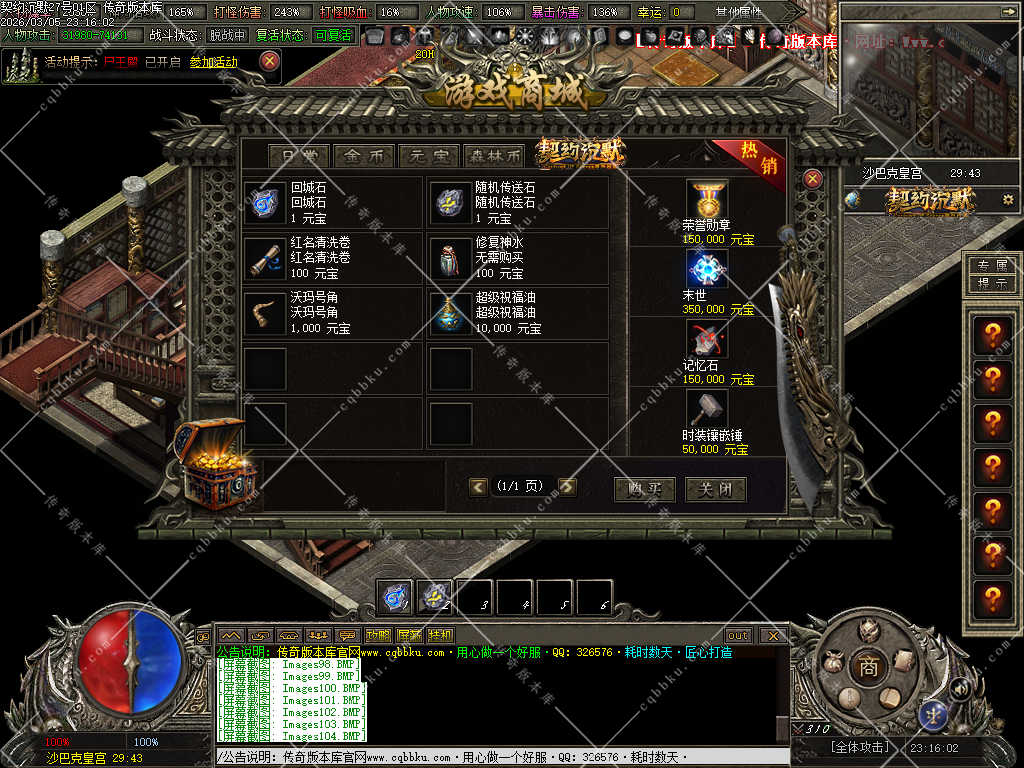Select the 超级祝福油 item
Screen dimensions: 1024x768
pyautogui.click(x=450, y=313)
